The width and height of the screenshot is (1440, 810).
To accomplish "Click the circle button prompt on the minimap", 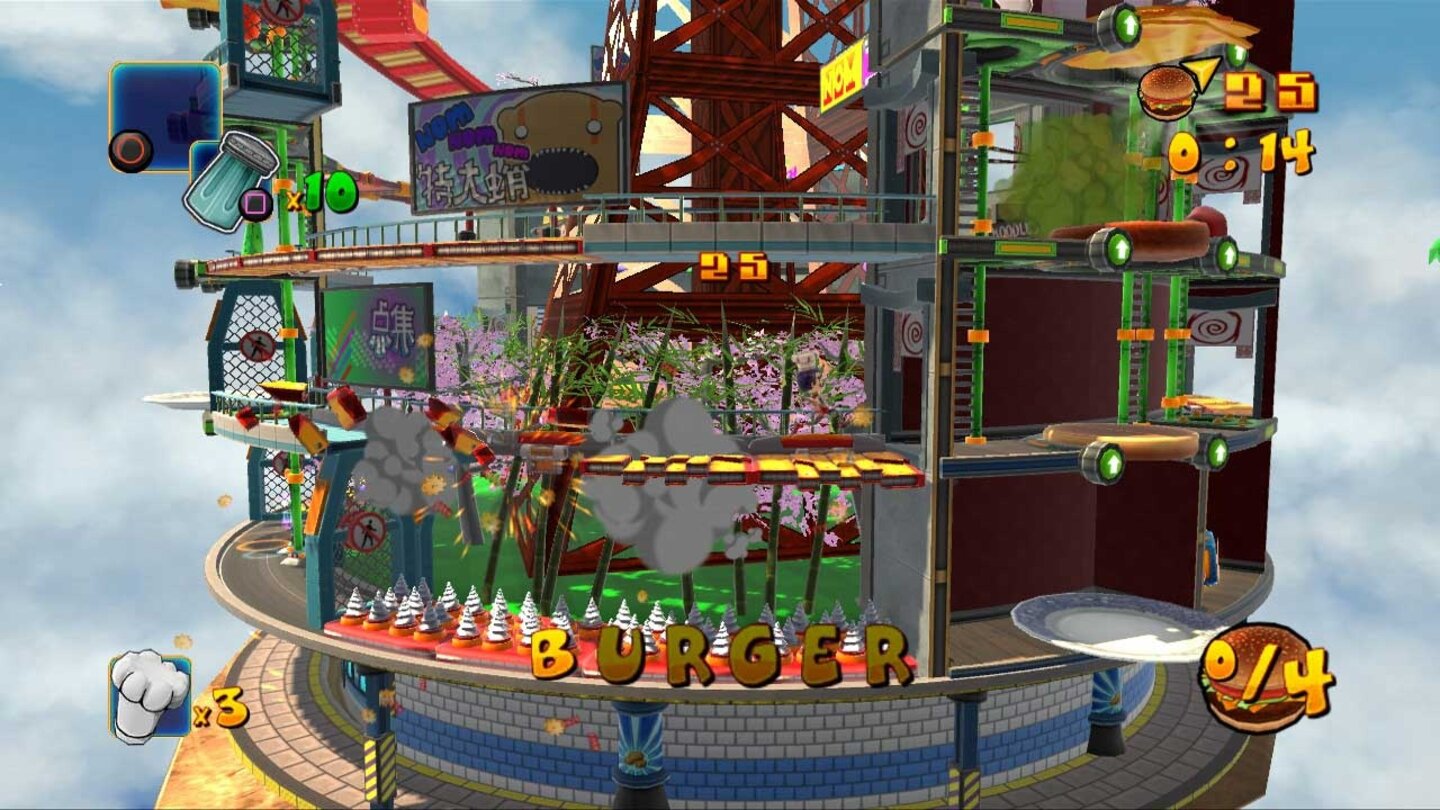I will point(128,152).
